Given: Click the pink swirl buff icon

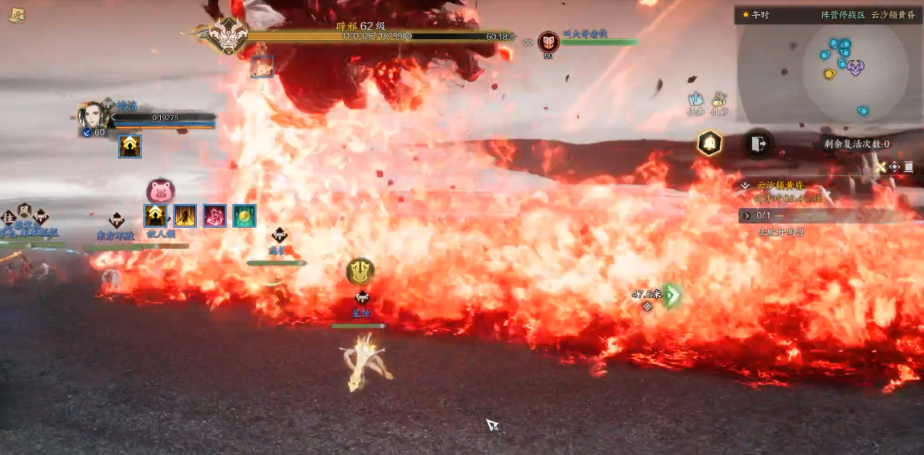Looking at the screenshot, I should point(215,216).
